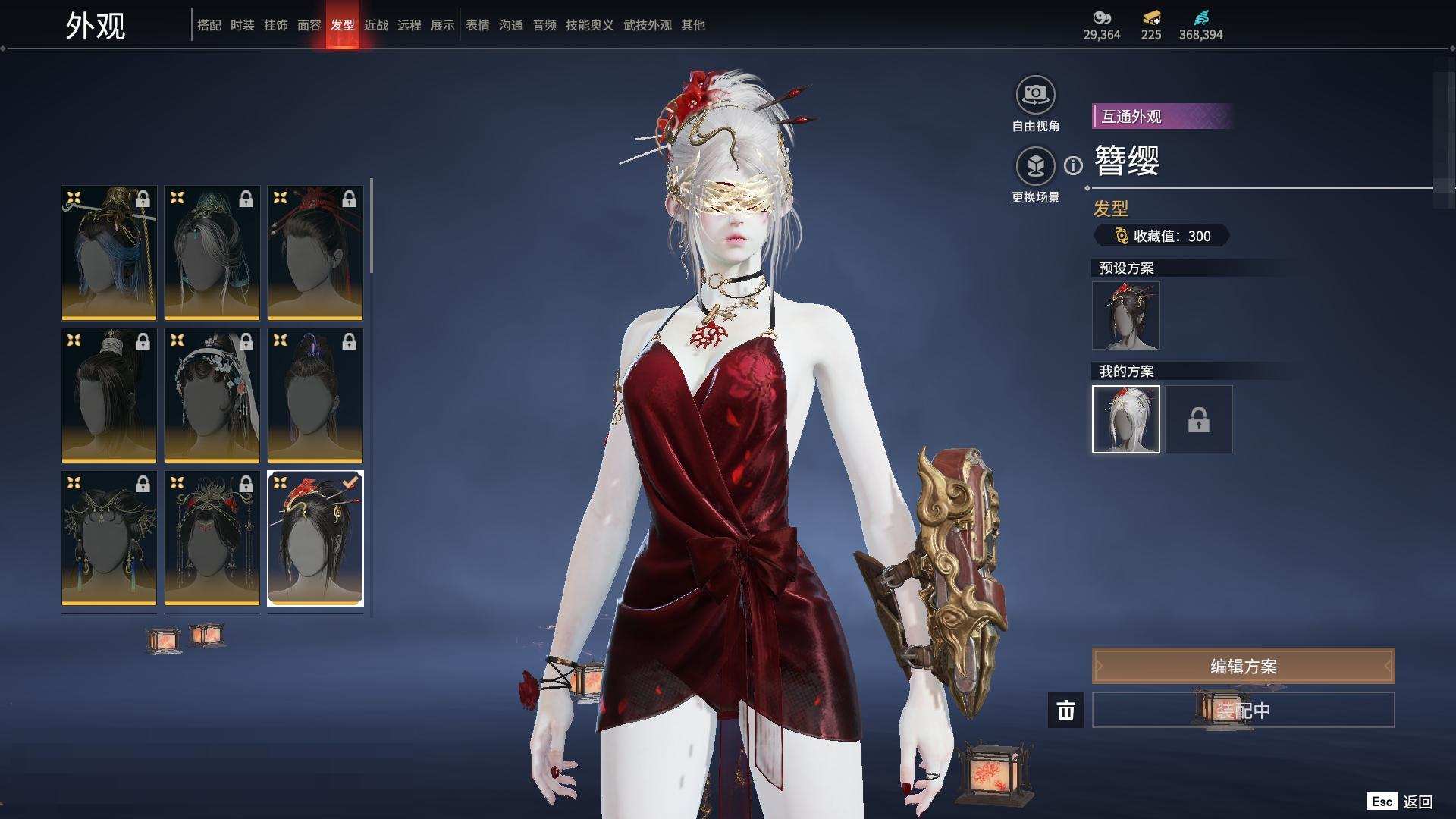
Task: Pick the hairstyle with white flower headband
Action: [x=212, y=395]
